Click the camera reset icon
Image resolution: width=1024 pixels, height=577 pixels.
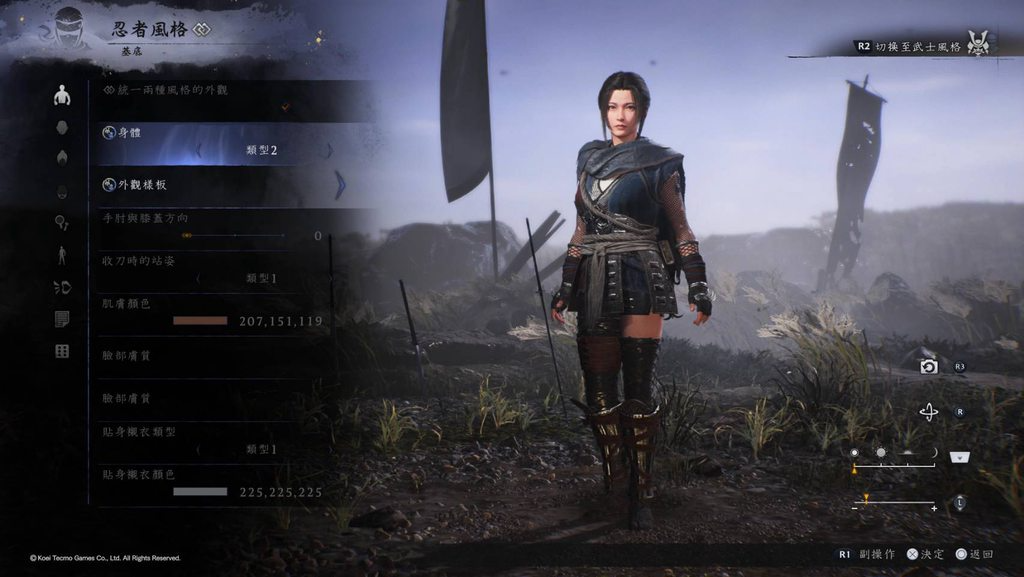click(x=929, y=367)
